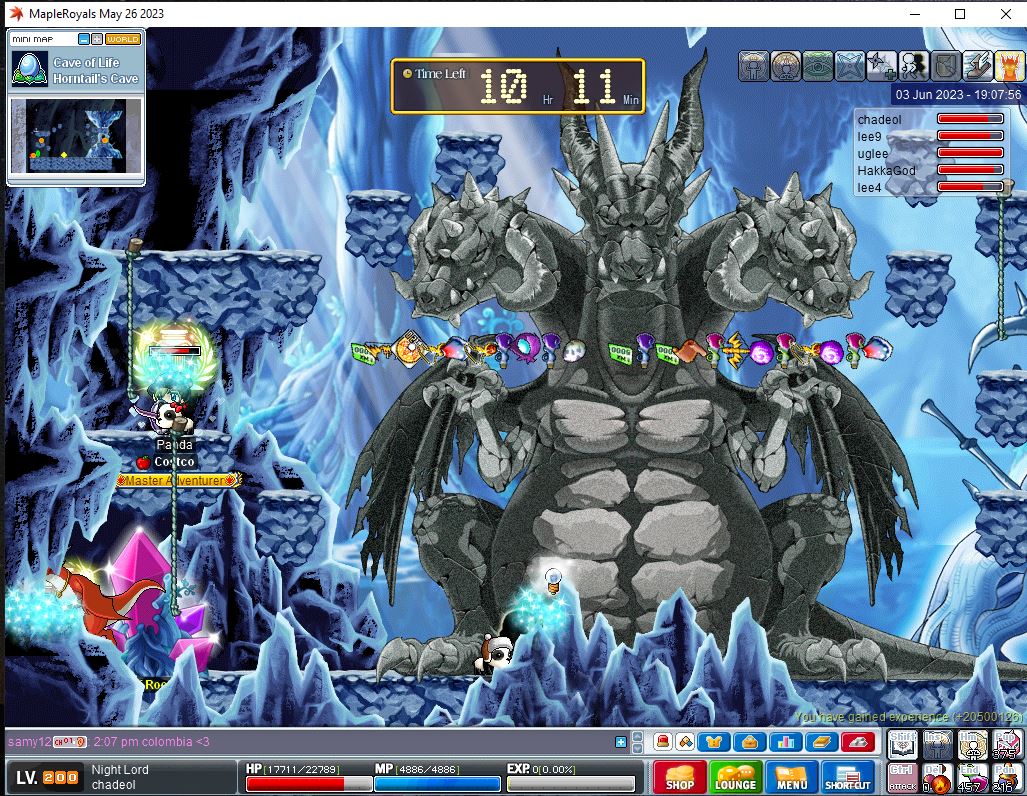This screenshot has height=796, width=1027.
Task: Open the equipment shirt icon button
Action: coord(714,742)
